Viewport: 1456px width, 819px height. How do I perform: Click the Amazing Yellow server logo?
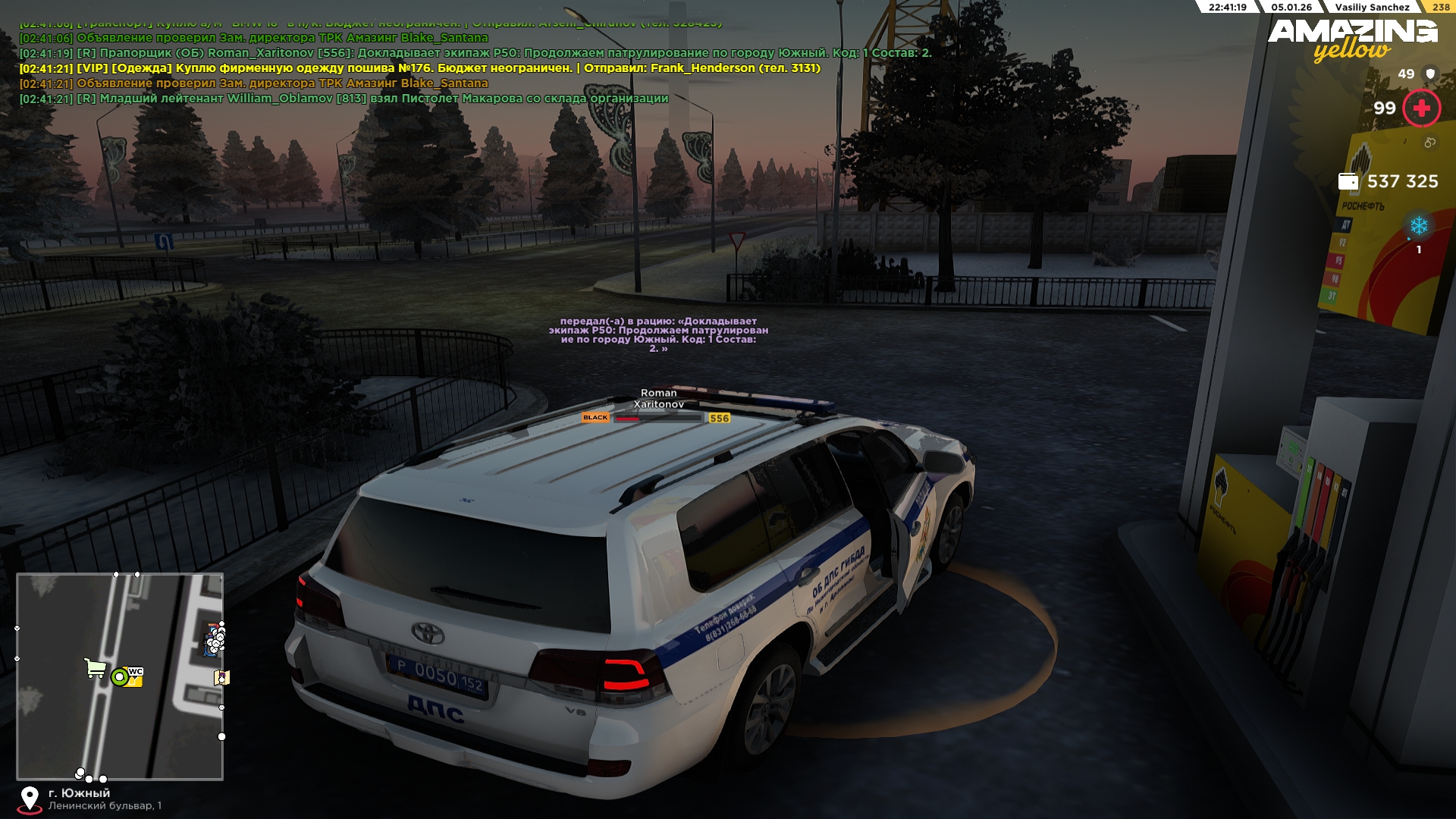(x=1352, y=39)
